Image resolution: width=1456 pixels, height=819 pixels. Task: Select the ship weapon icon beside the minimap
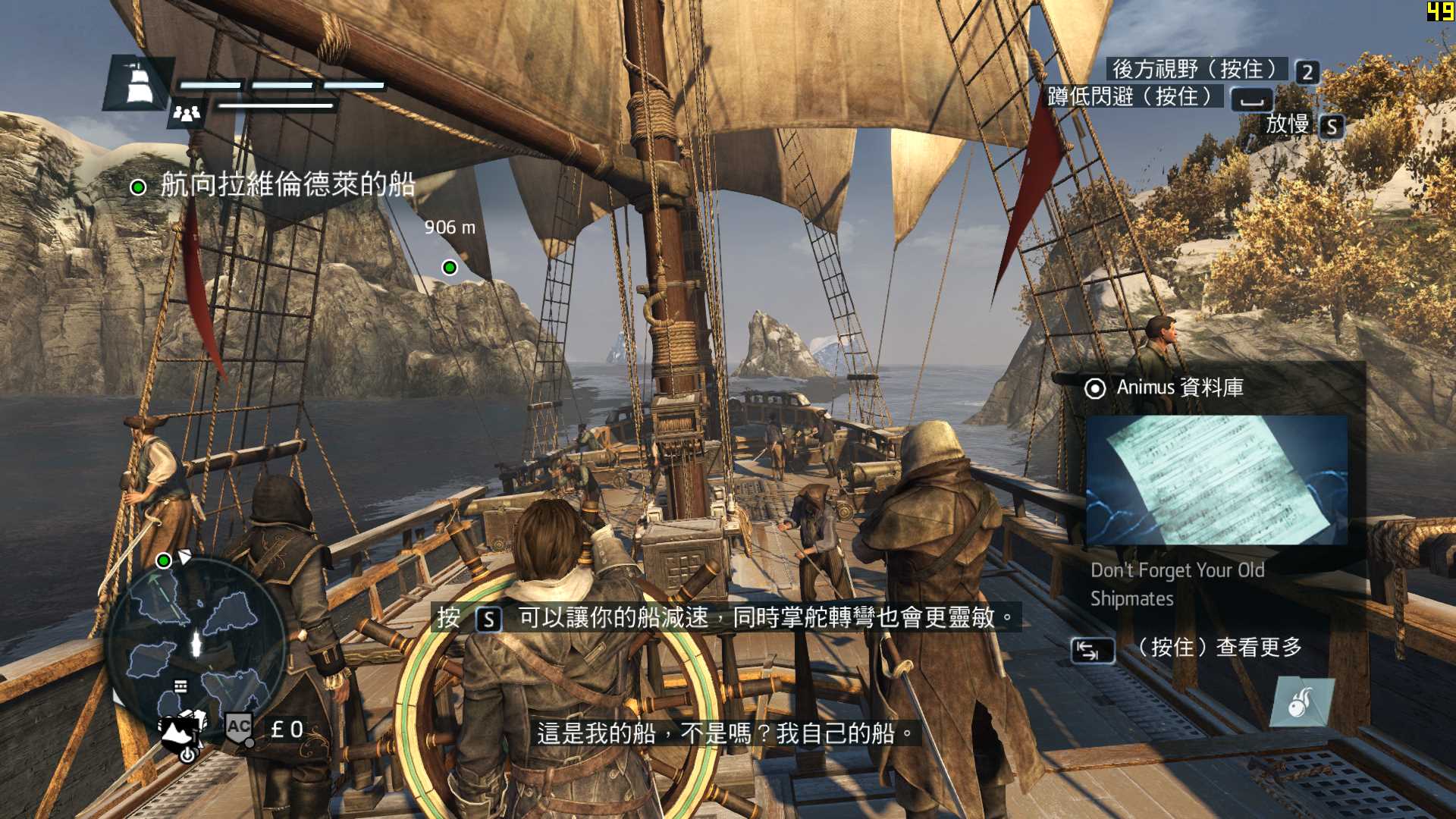pos(182,733)
